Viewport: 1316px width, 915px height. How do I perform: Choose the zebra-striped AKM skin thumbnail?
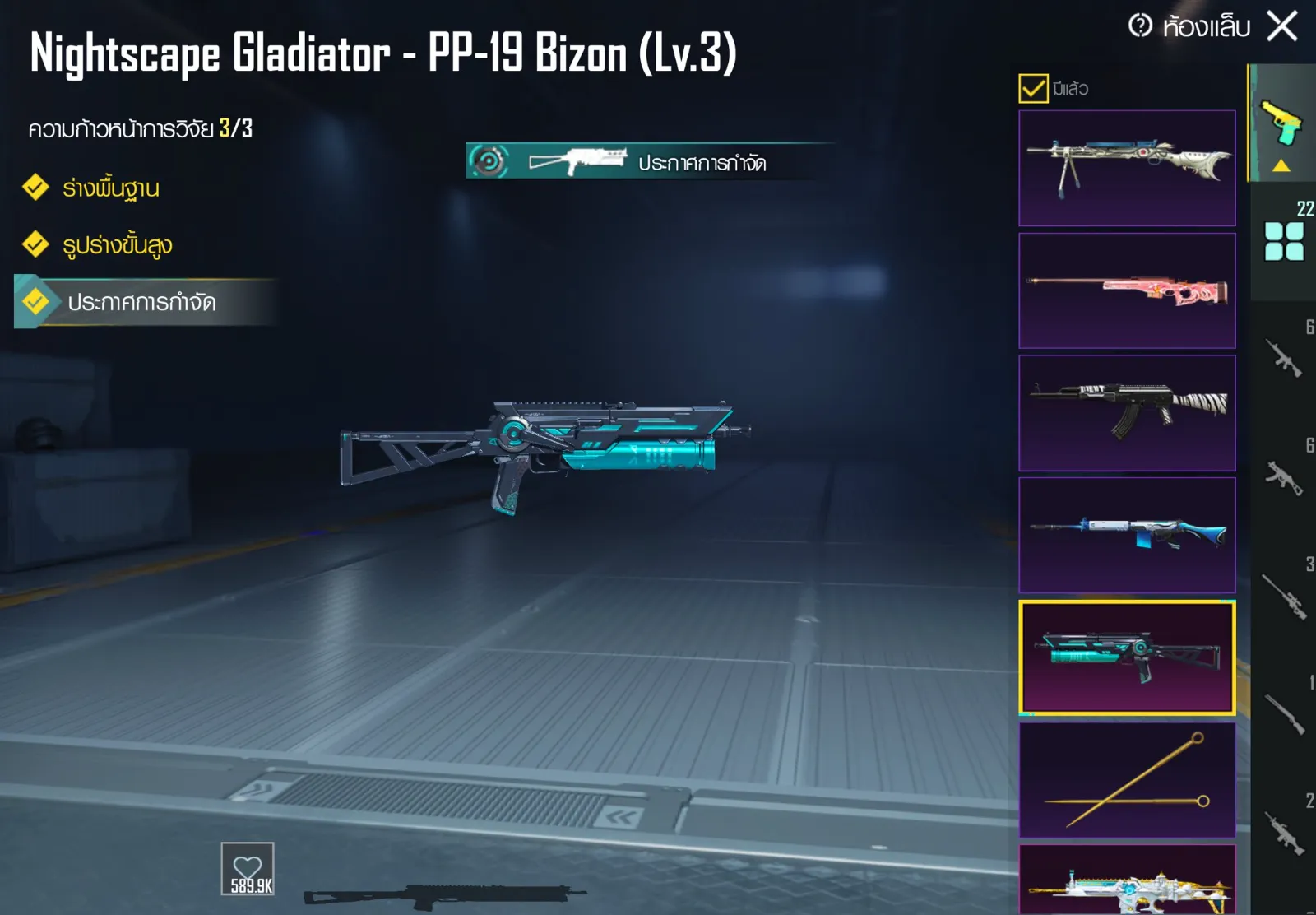coord(1127,413)
